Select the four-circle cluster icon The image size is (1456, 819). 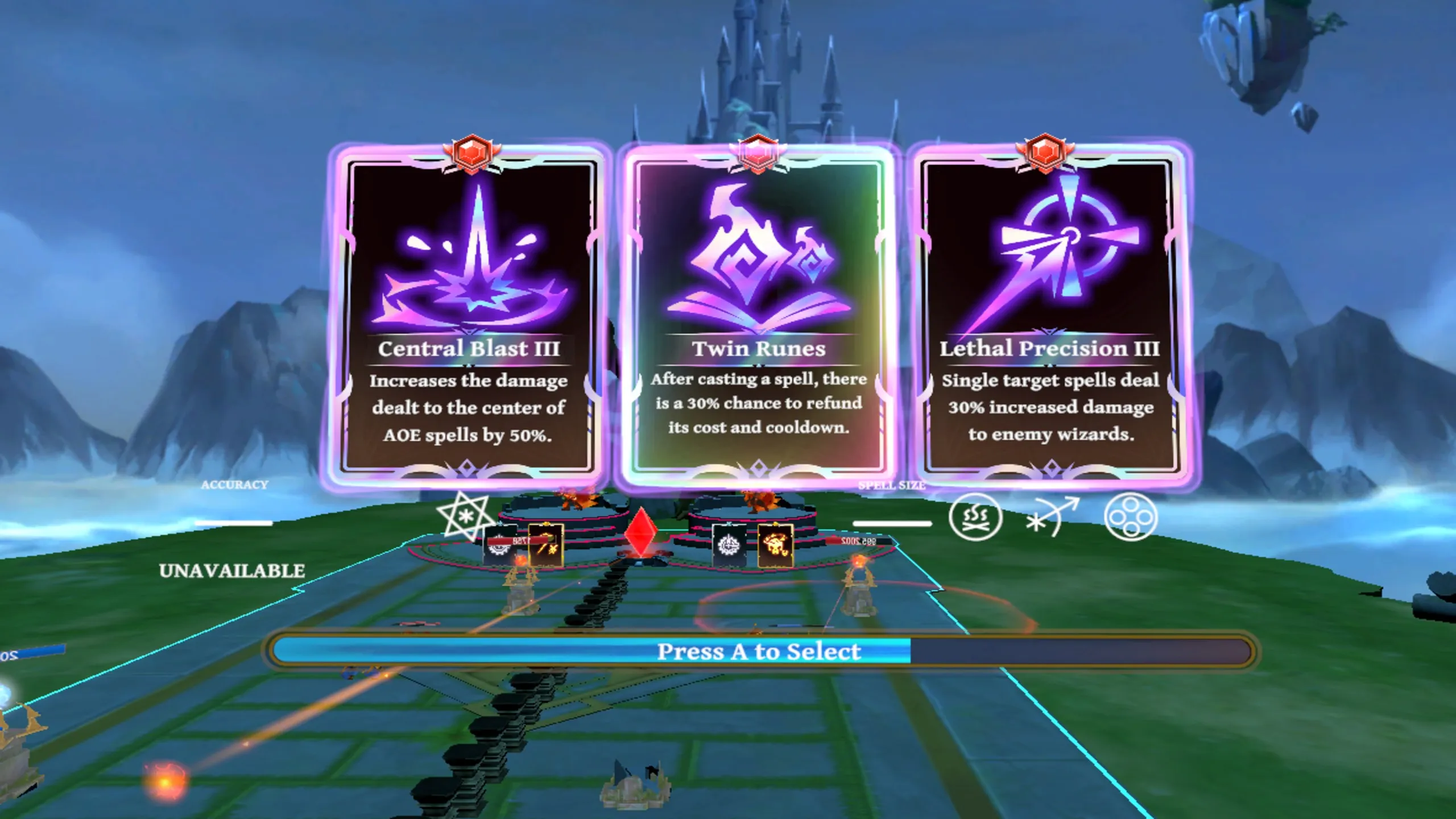pos(1130,517)
